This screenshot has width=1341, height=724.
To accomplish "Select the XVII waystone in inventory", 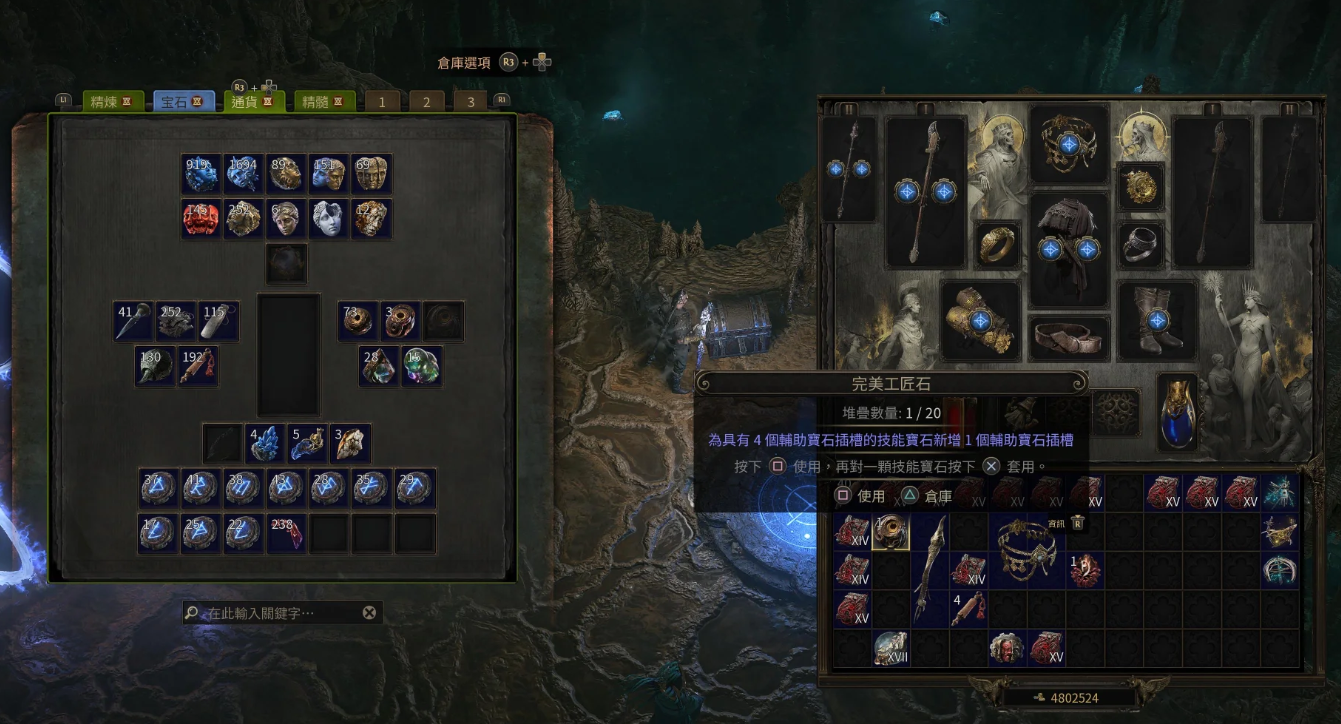I will pos(890,648).
